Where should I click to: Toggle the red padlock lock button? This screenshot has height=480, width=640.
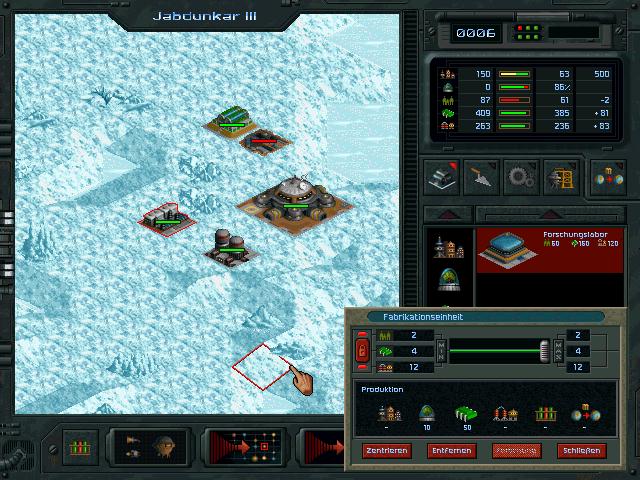pyautogui.click(x=362, y=351)
